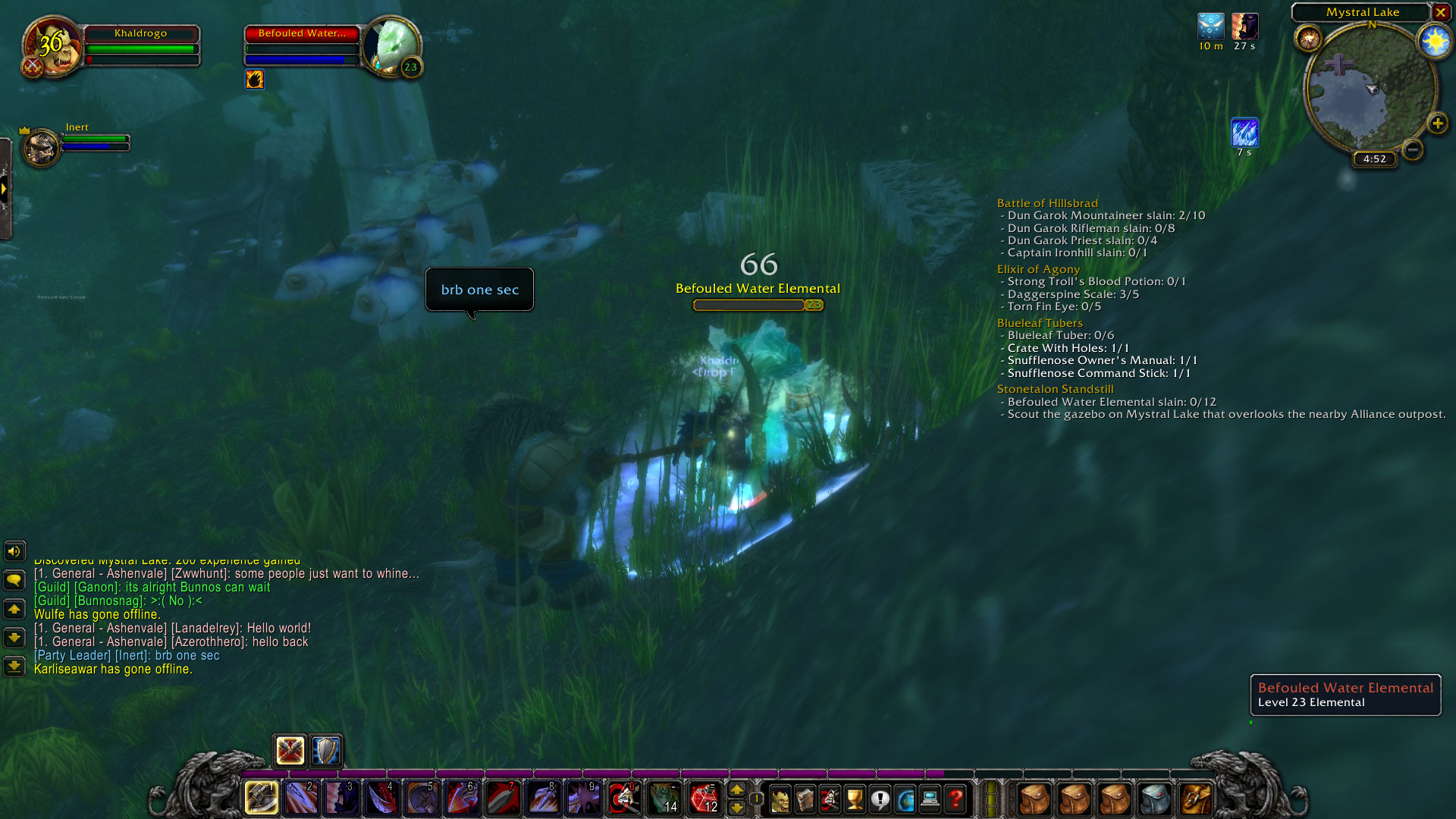The height and width of the screenshot is (819, 1456).
Task: Open the main menu computer icon
Action: click(931, 799)
